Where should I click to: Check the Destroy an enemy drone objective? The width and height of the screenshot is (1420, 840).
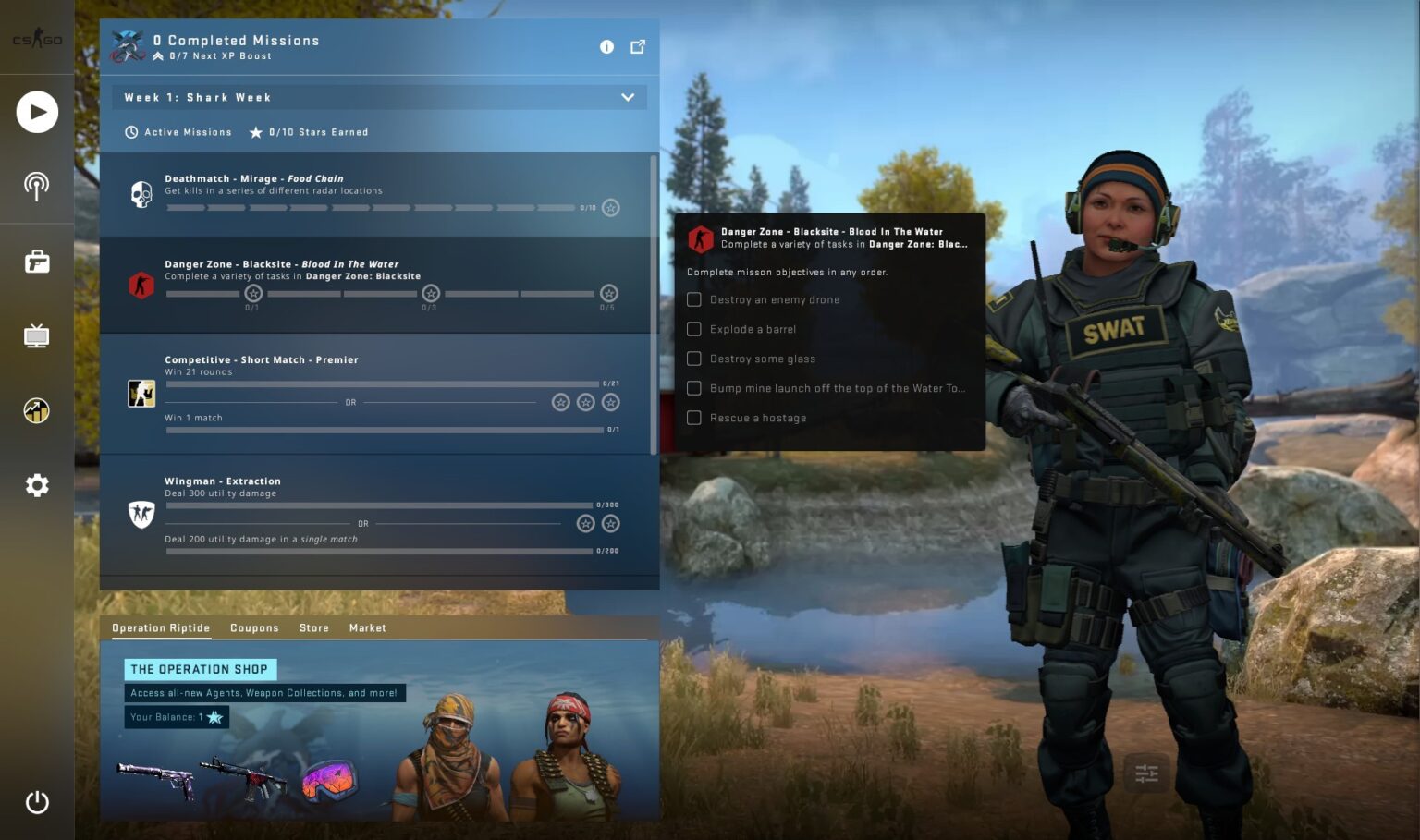pyautogui.click(x=694, y=299)
